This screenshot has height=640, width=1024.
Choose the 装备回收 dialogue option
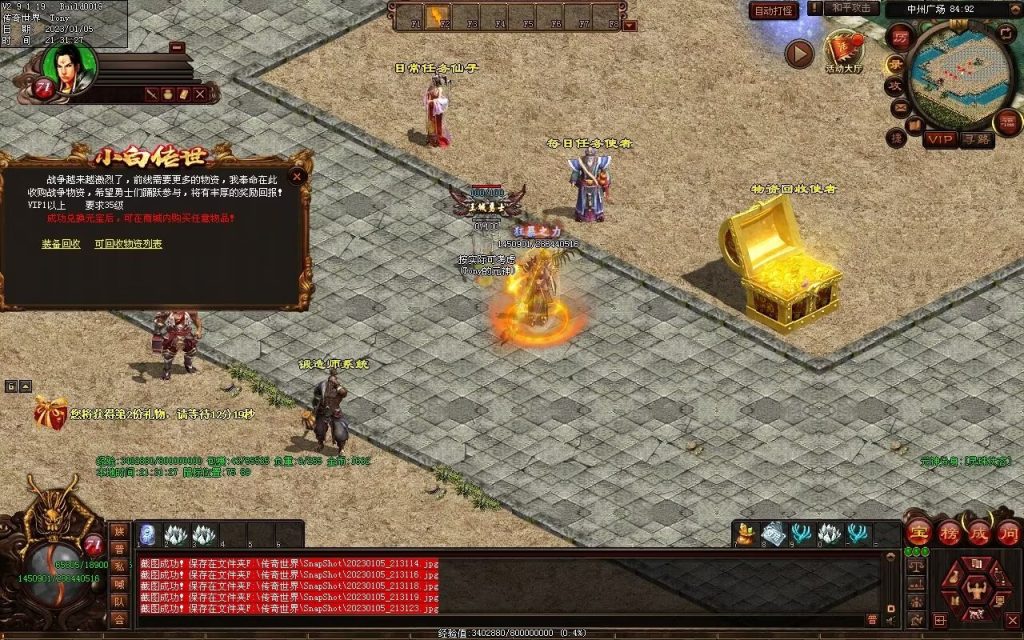[60, 244]
